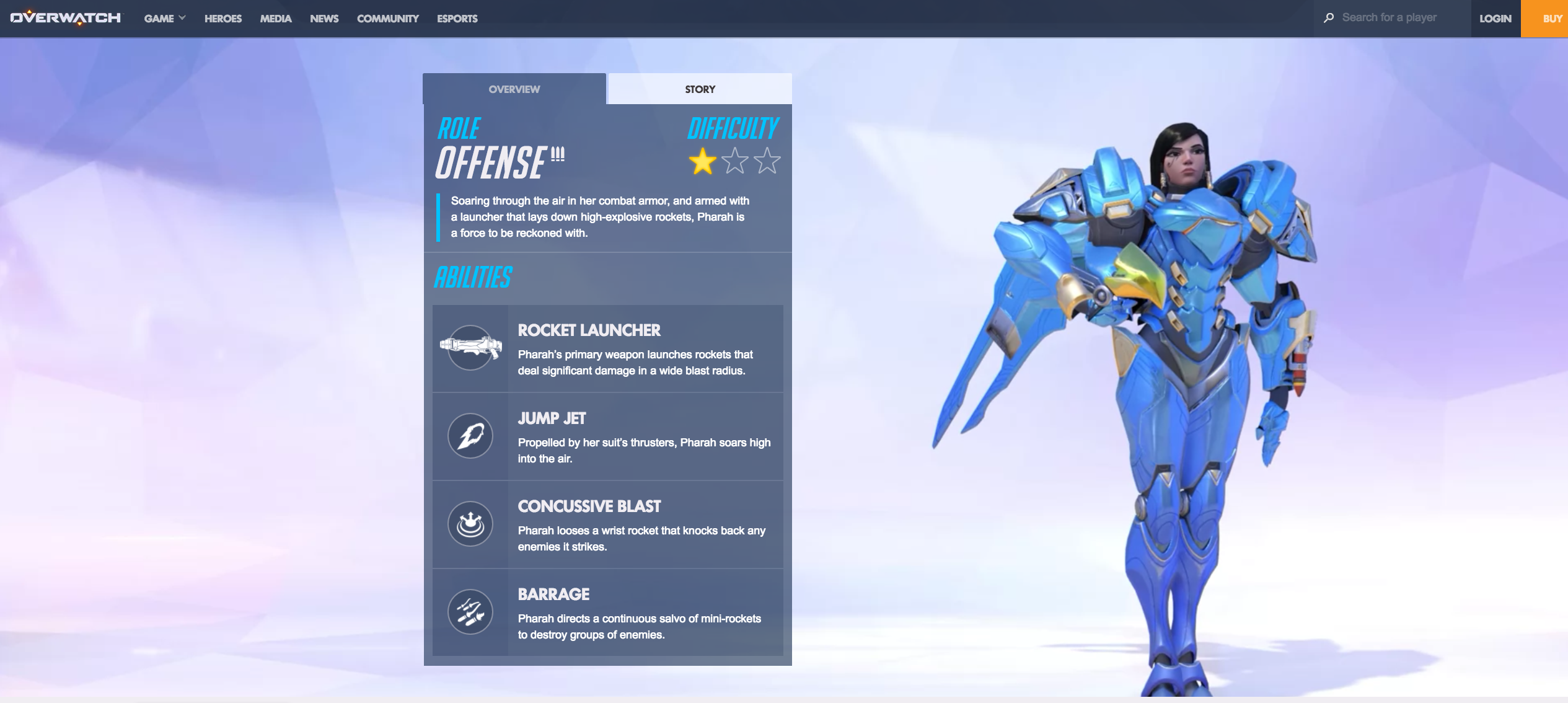Screen dimensions: 1568x703
Task: Switch to the Story tab
Action: coord(700,89)
